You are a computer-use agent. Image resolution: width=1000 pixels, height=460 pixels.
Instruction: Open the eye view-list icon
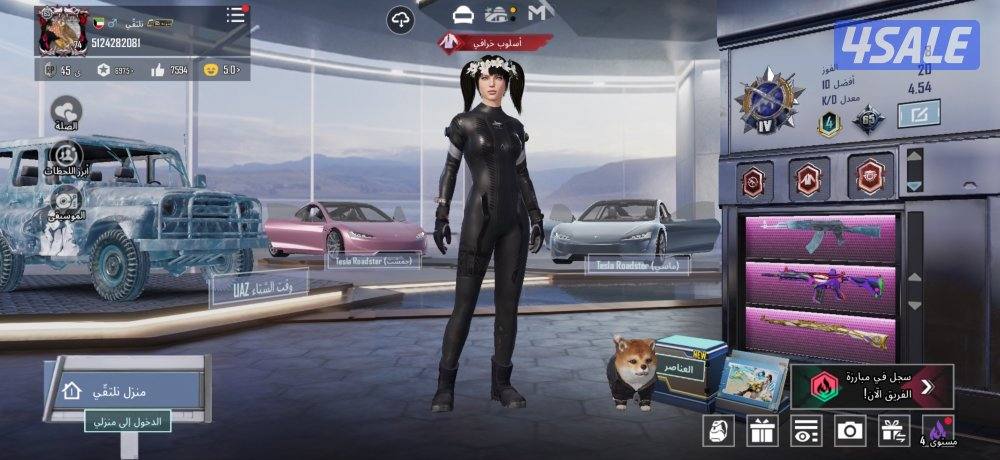click(806, 431)
